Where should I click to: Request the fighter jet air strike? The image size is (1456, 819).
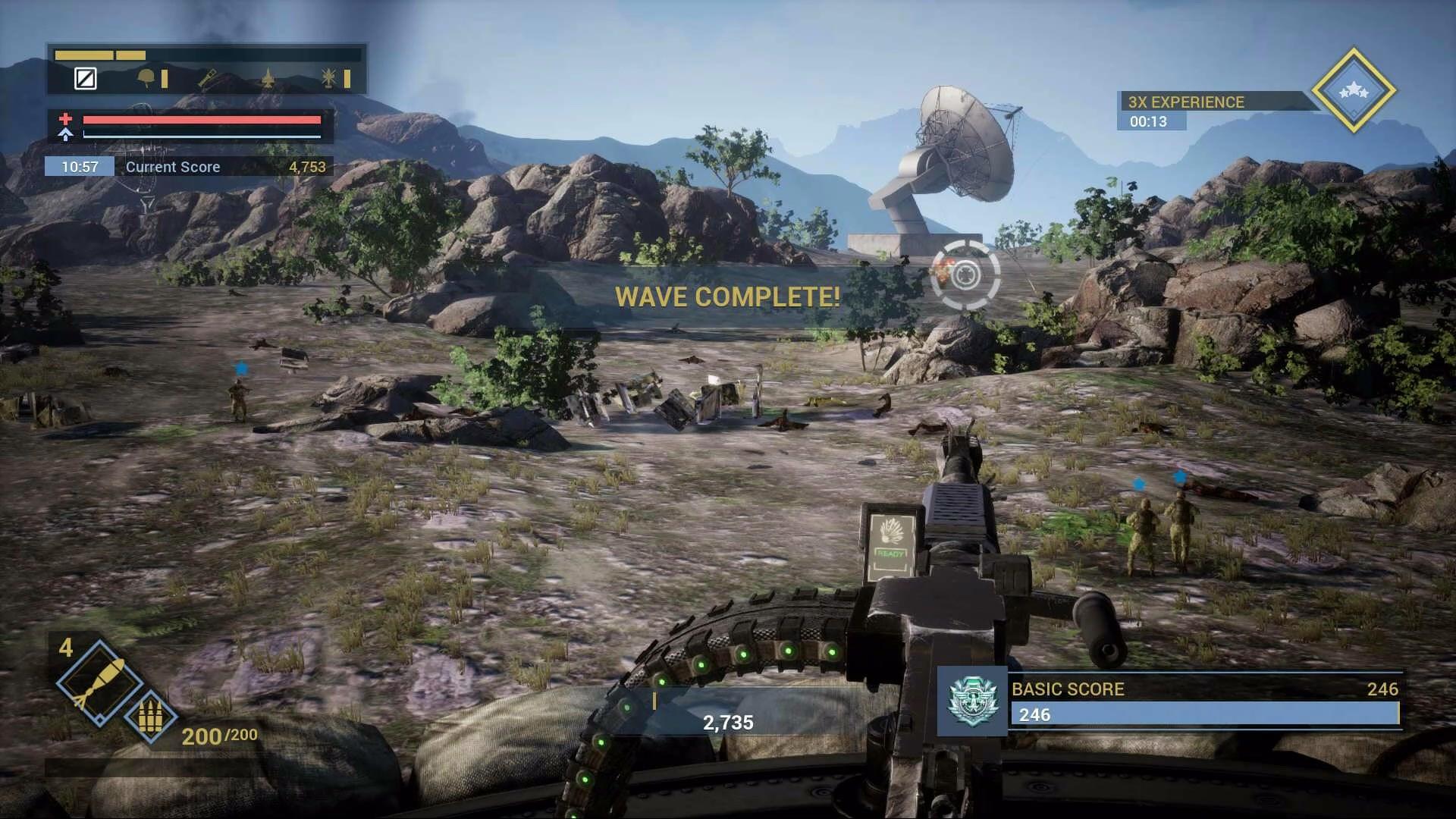coord(268,78)
